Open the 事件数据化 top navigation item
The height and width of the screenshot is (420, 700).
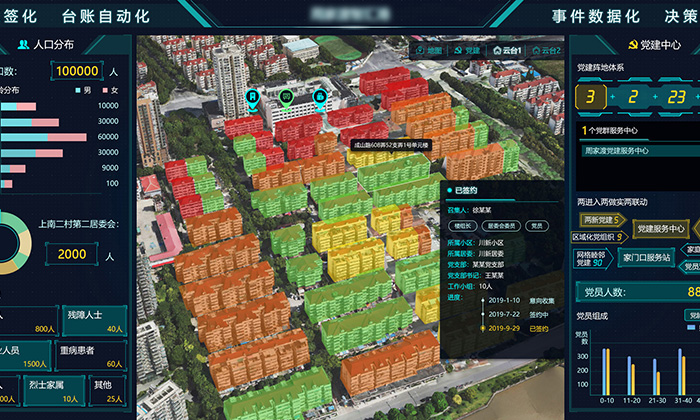(596, 16)
